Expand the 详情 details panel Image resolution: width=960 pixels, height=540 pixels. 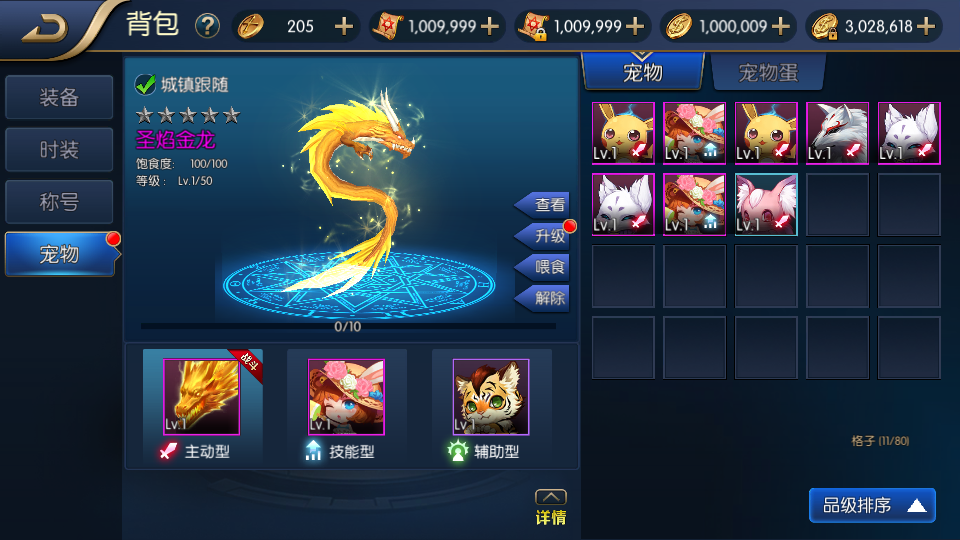coord(550,508)
